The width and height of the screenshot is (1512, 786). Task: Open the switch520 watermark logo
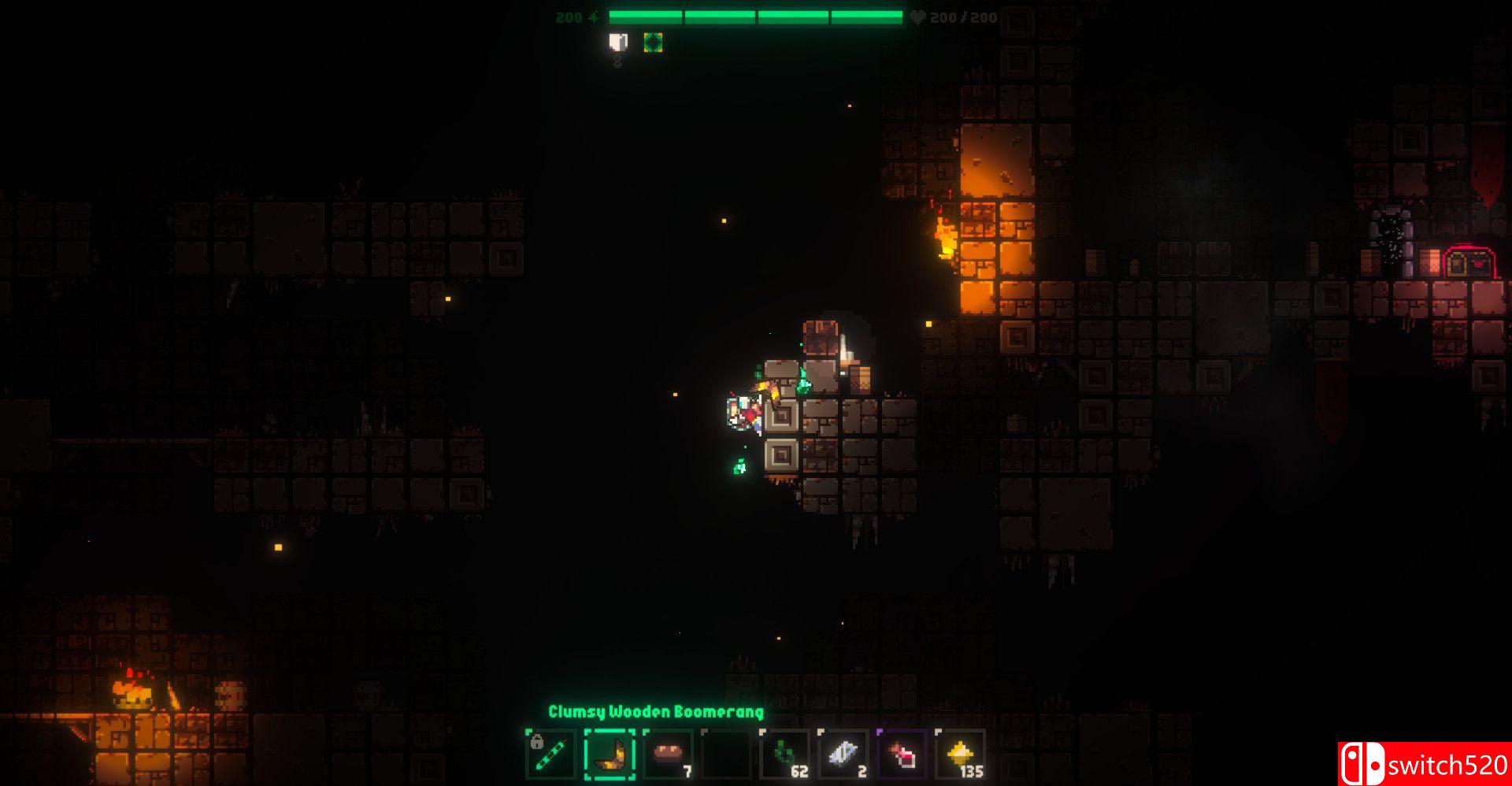click(x=1424, y=763)
